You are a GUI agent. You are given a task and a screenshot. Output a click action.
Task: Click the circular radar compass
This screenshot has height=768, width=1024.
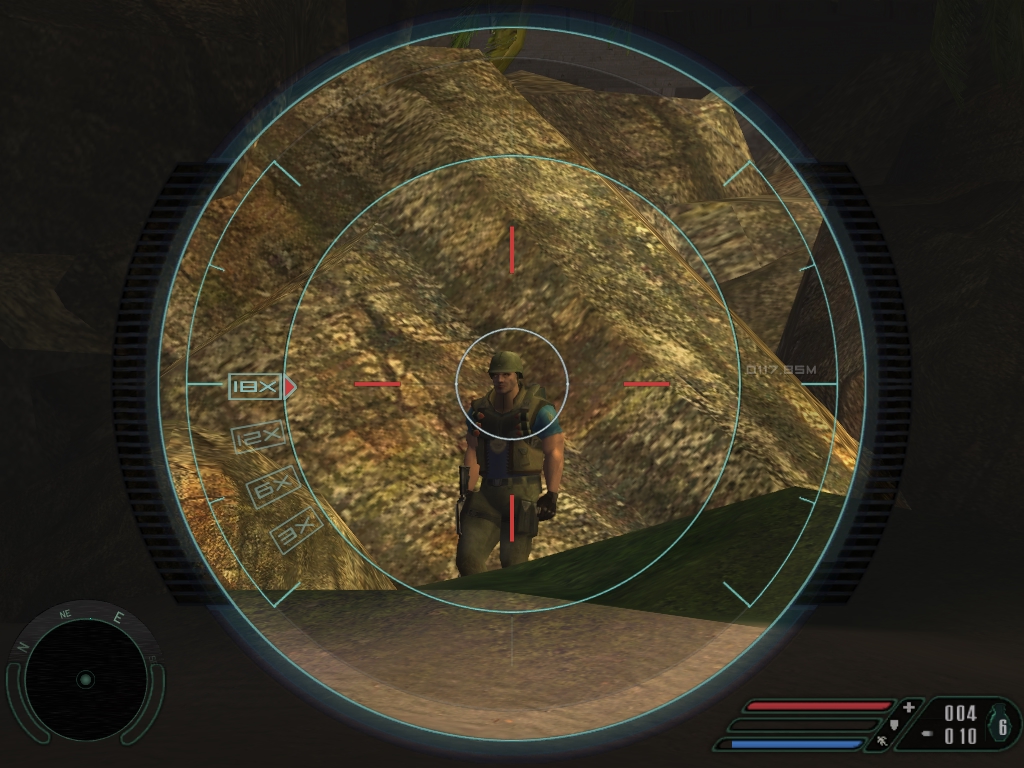(x=85, y=679)
